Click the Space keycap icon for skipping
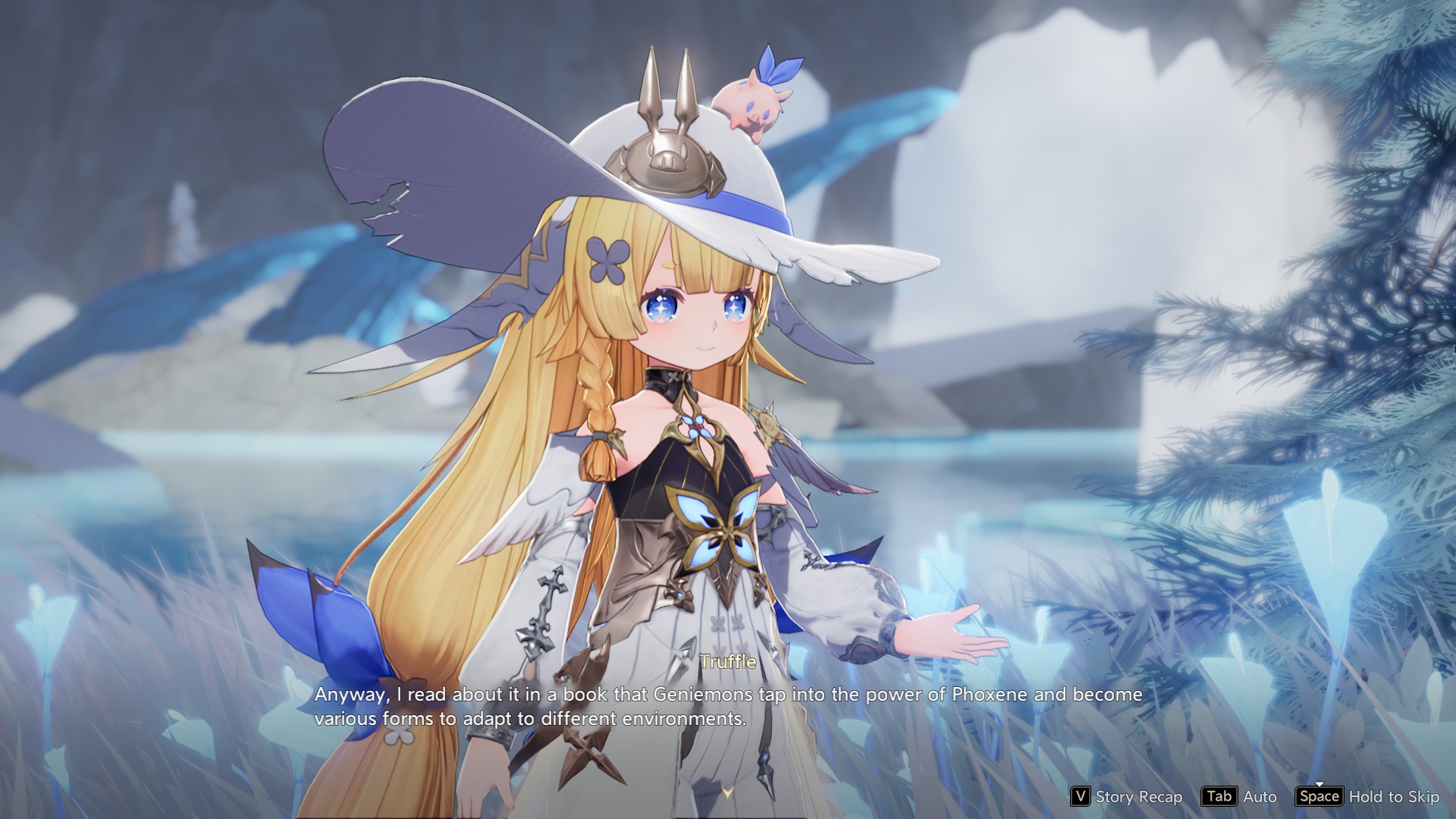Screen dimensions: 1456x819 (1319, 797)
